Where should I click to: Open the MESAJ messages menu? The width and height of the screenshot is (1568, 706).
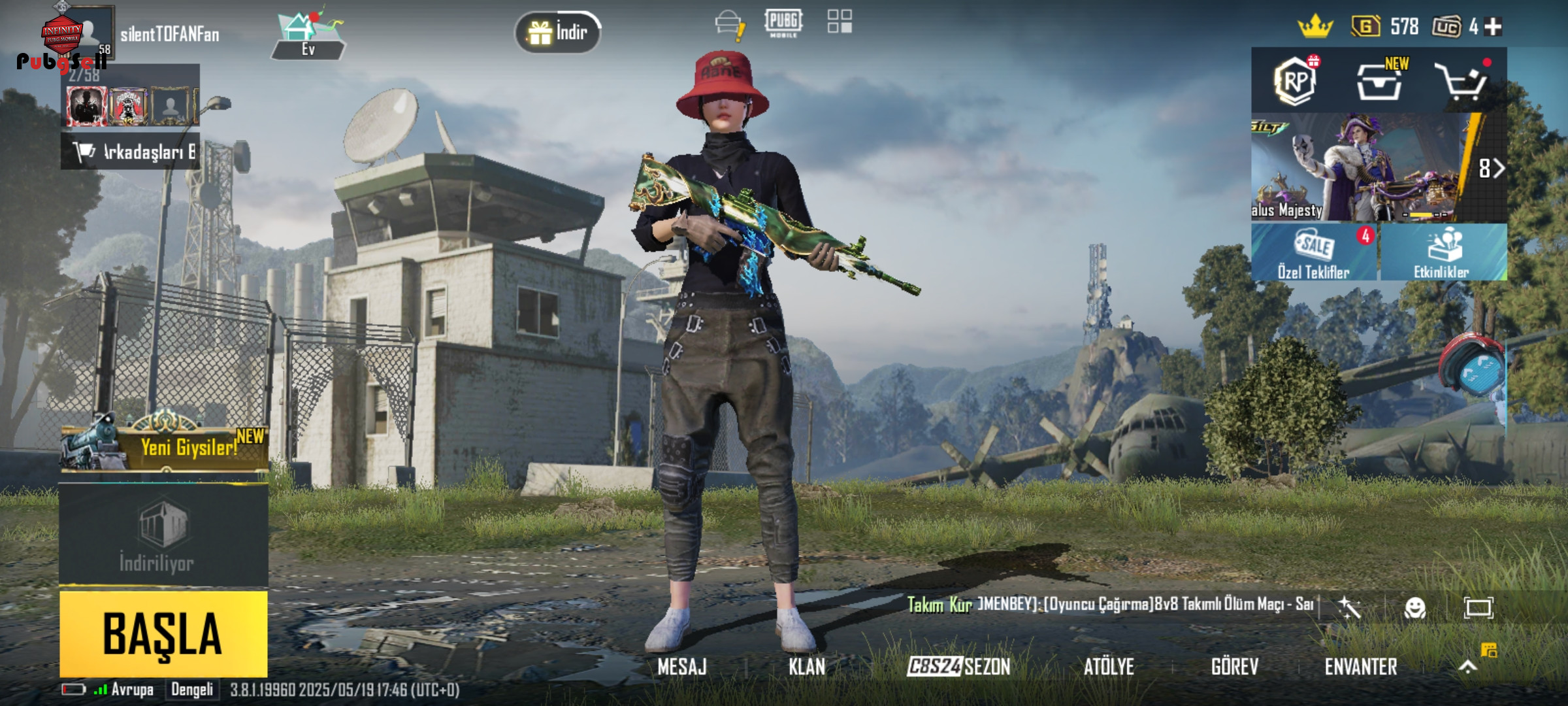681,667
